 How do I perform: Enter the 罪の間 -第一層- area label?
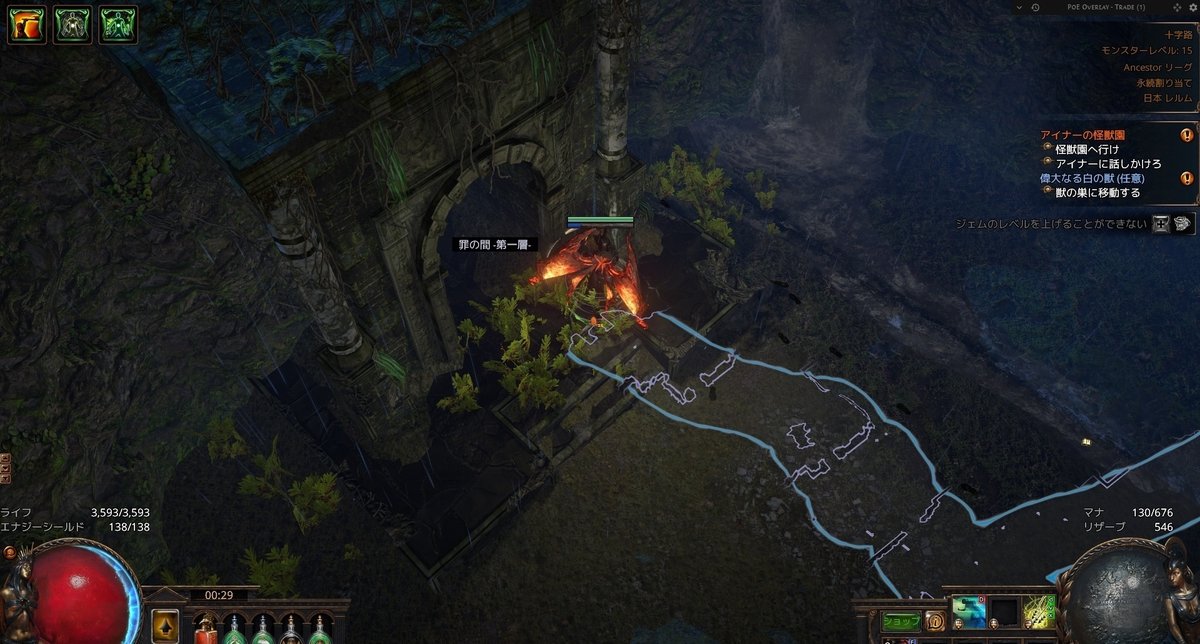(x=494, y=244)
